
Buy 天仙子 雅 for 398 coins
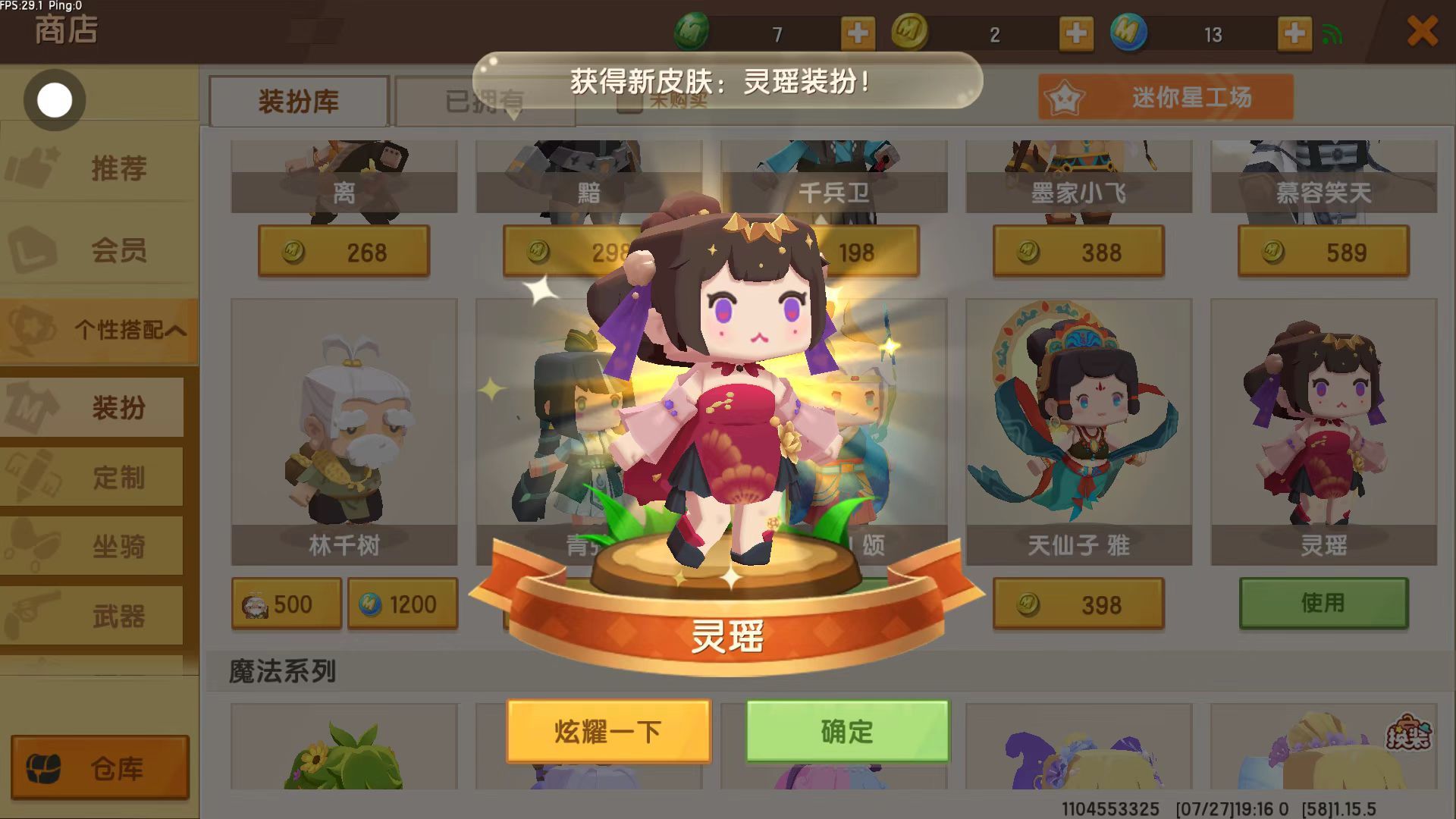(x=1078, y=604)
